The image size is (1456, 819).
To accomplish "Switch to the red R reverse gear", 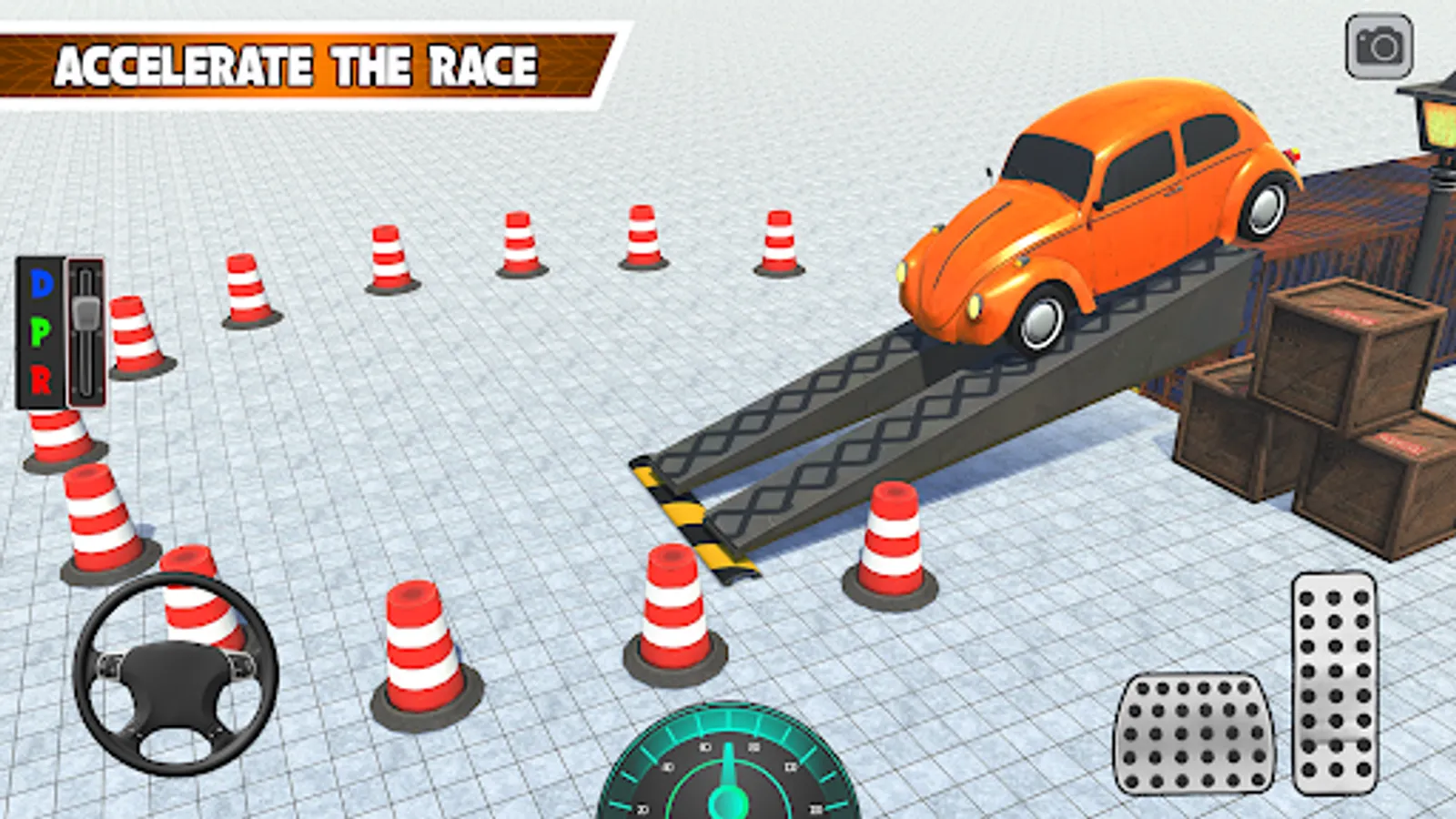I will 41,379.
